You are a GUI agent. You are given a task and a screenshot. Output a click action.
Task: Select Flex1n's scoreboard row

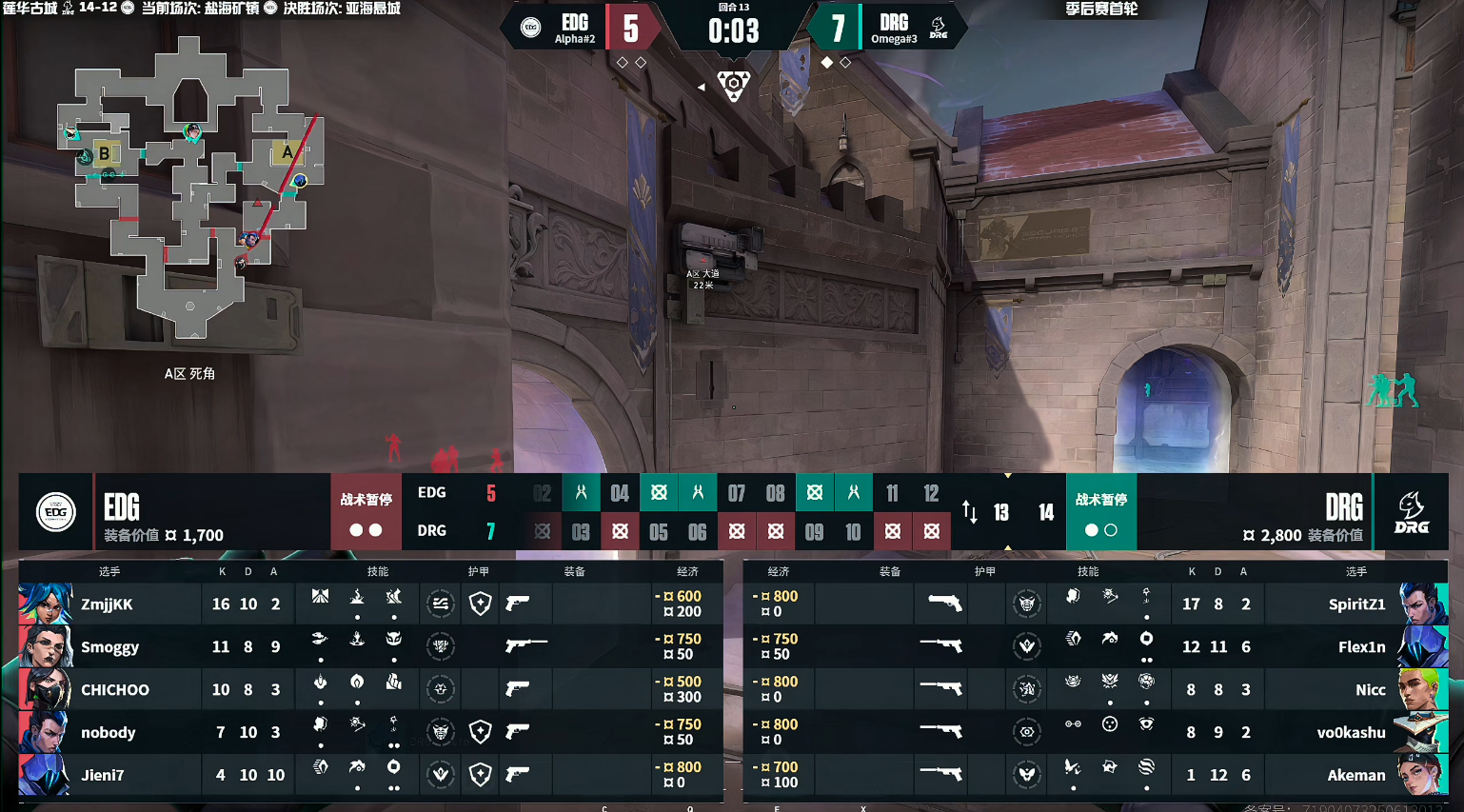click(x=1361, y=647)
